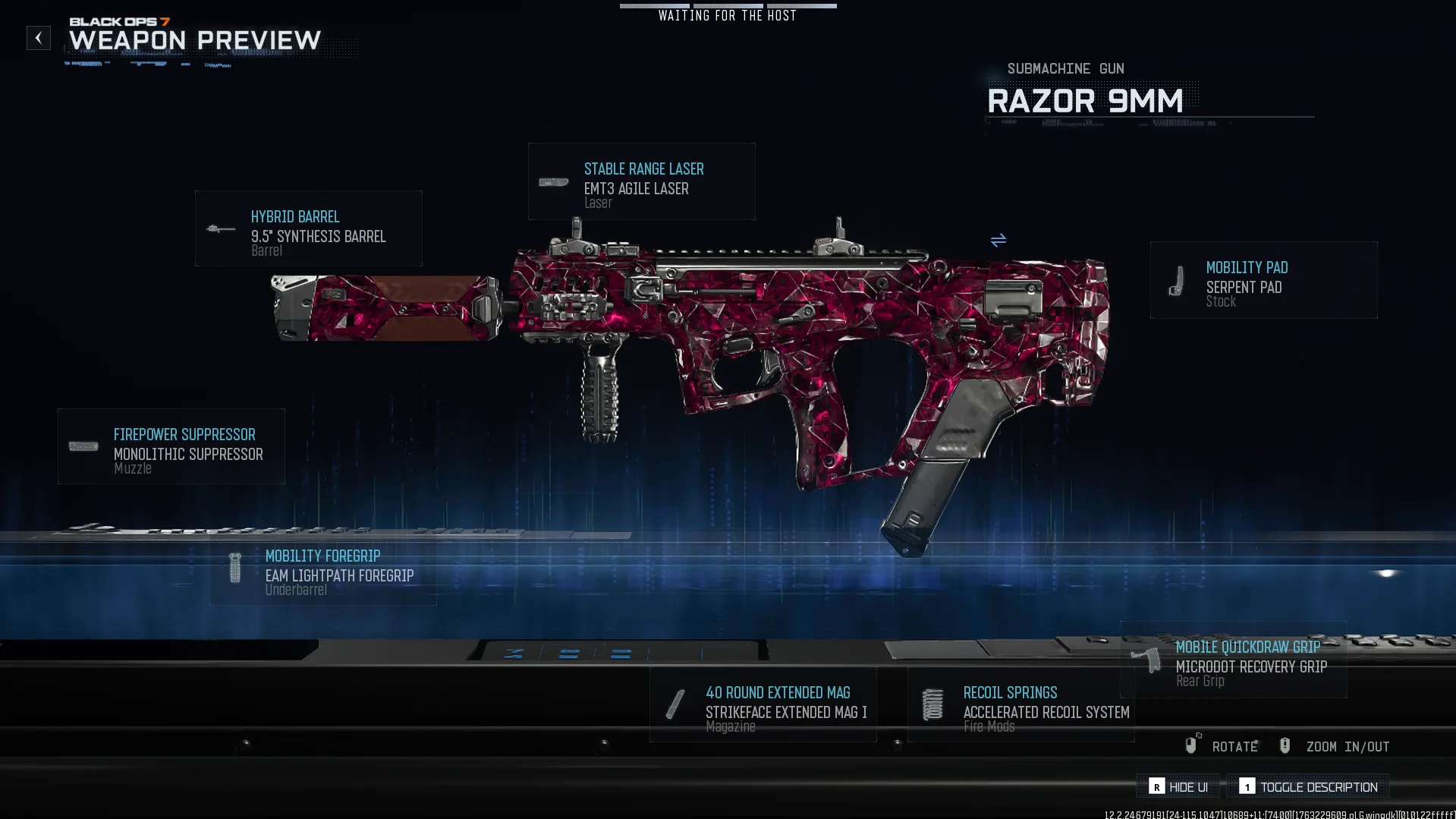This screenshot has width=1456, height=819.
Task: Click the Mobile Quickdraw Grip callout panel
Action: coord(1233,661)
